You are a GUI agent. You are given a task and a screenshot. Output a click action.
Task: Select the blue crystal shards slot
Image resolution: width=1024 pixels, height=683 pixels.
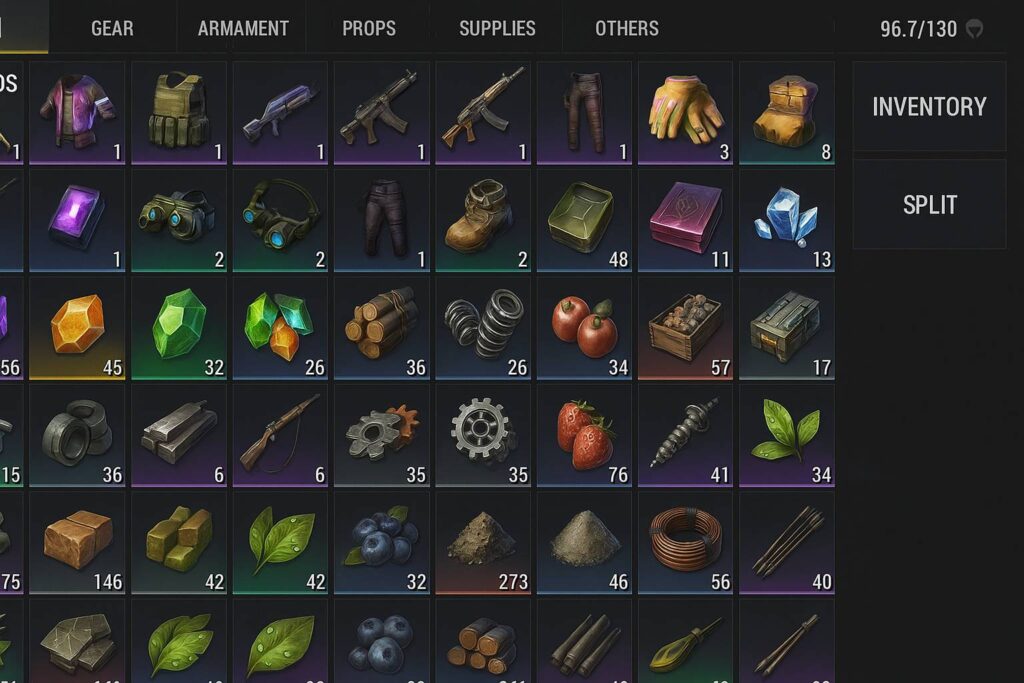pos(786,220)
